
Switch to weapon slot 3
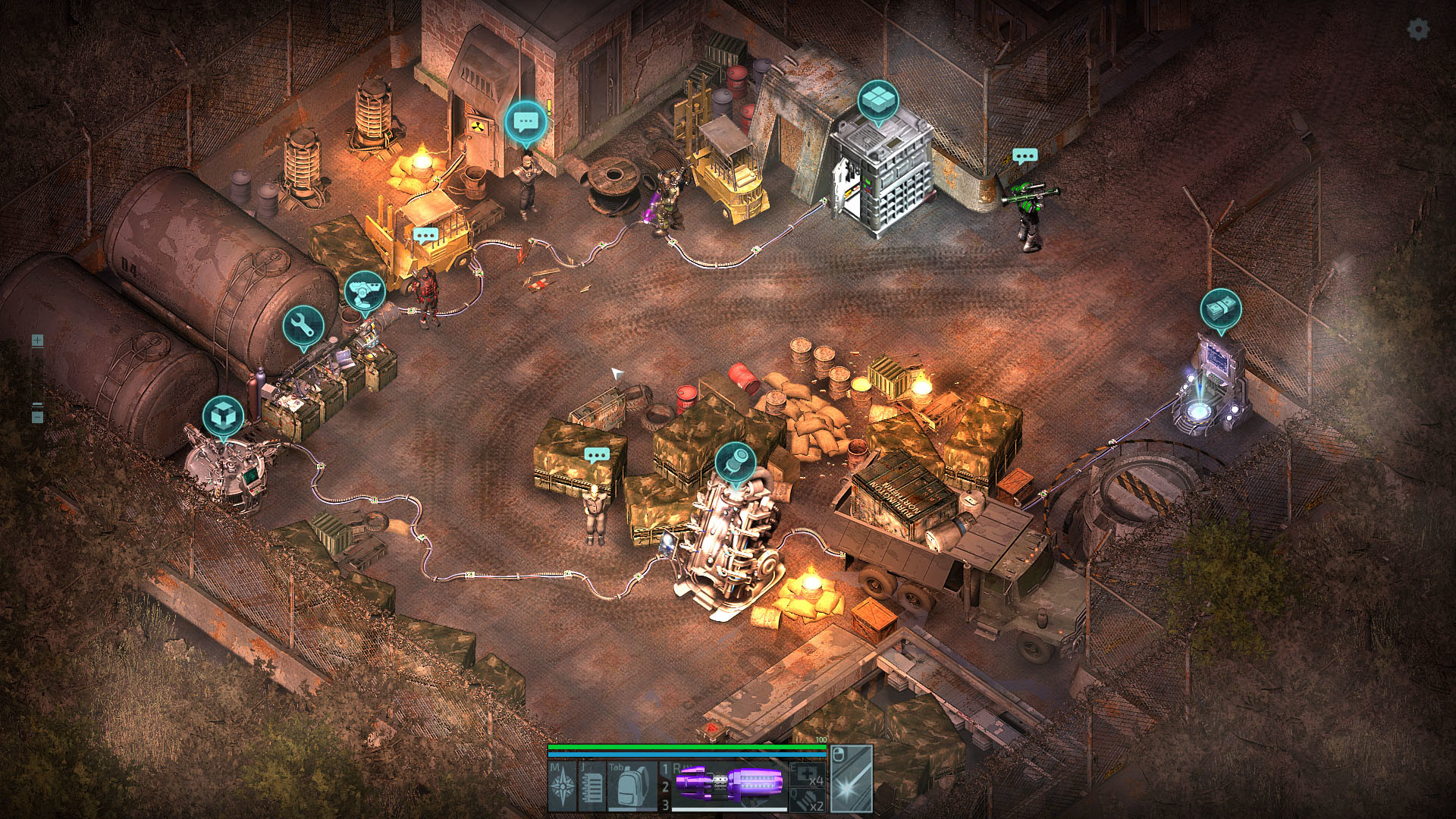666,805
